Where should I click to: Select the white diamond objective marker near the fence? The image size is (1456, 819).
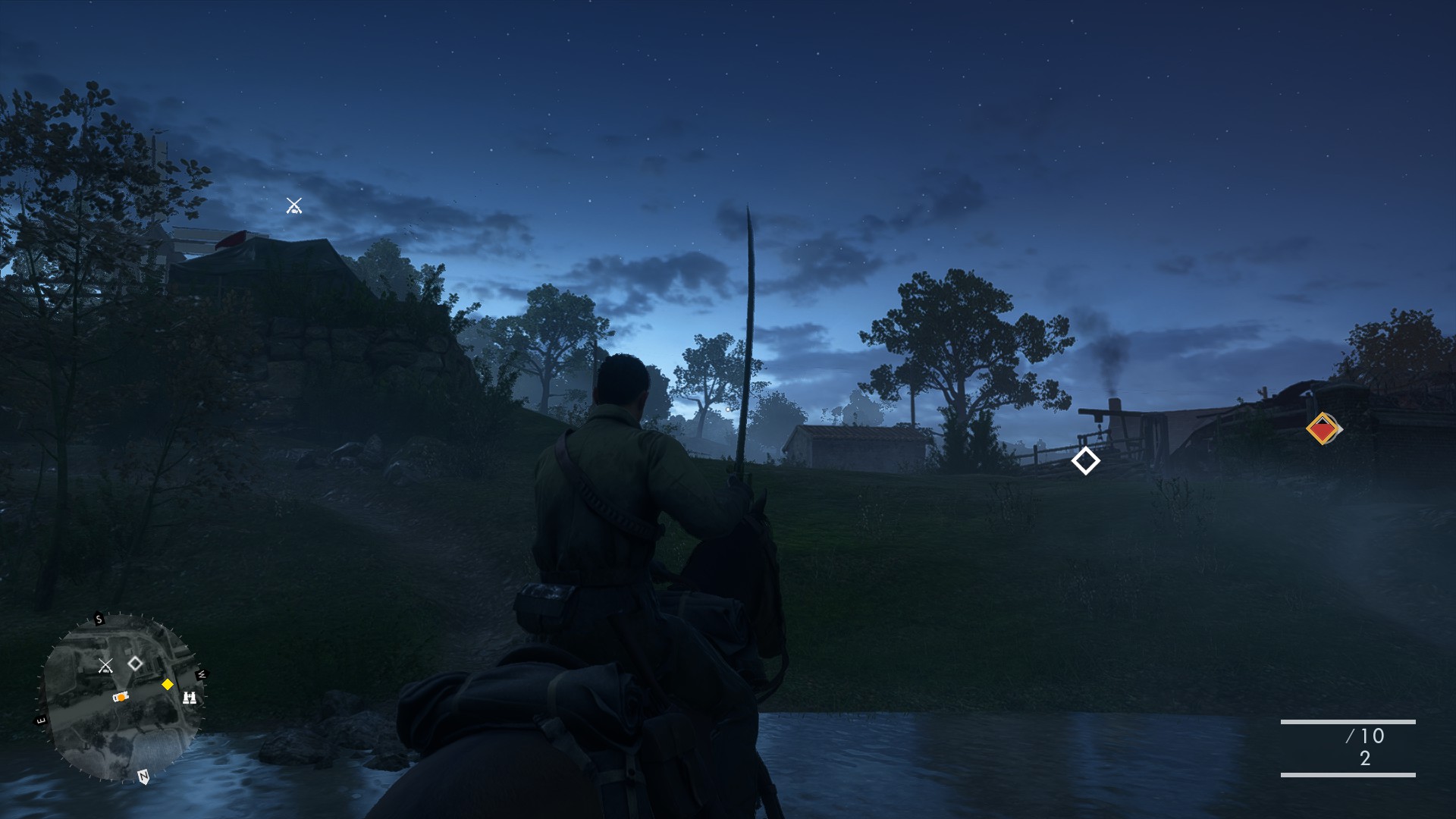[1085, 460]
